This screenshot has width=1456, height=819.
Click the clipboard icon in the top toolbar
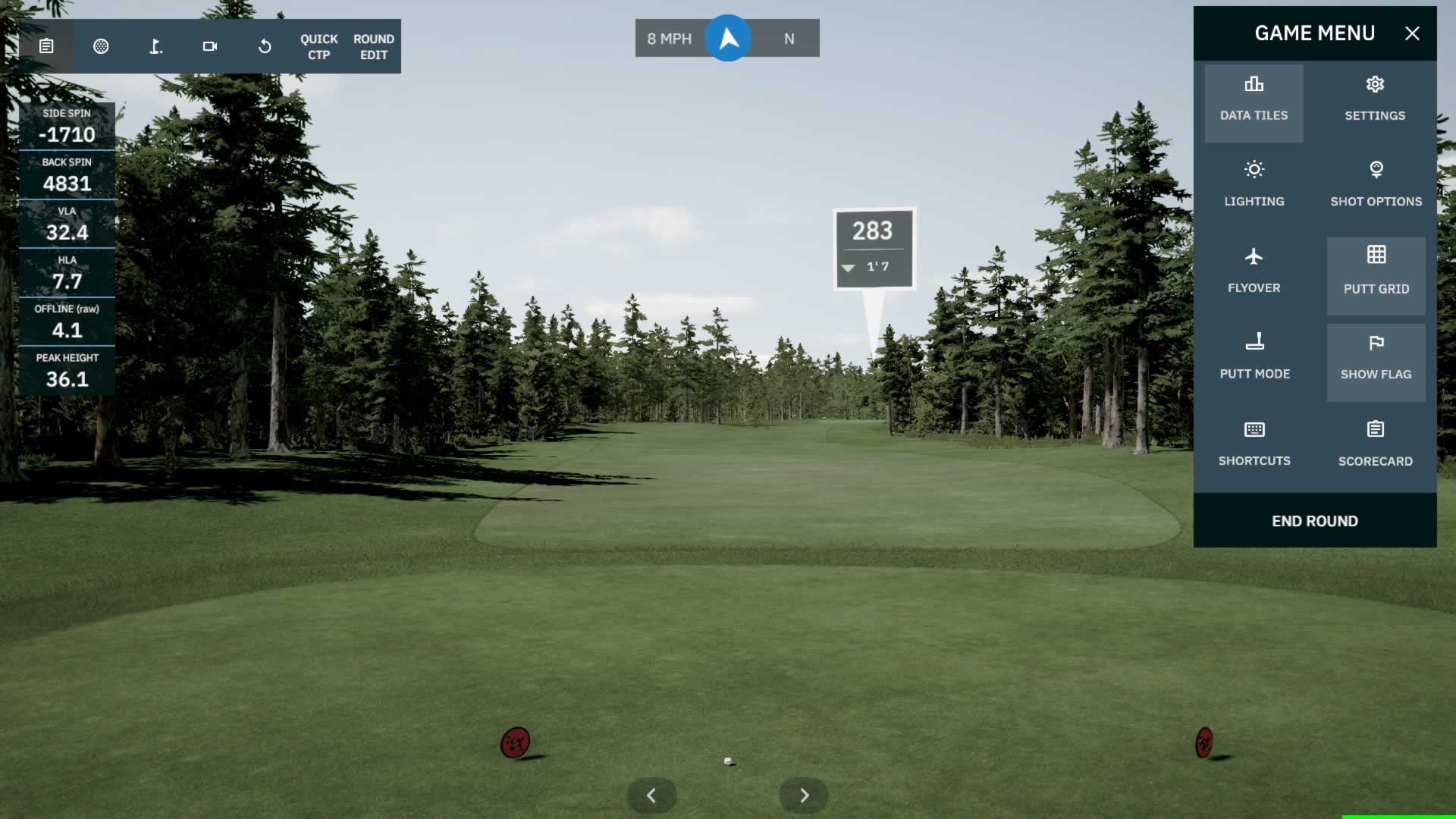(x=46, y=47)
